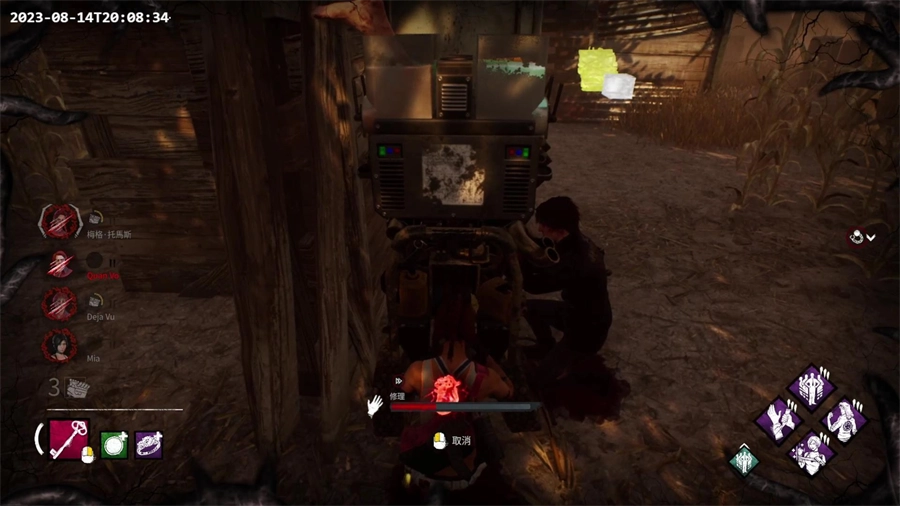Click the bottom perk showing a reaching survivor
The height and width of the screenshot is (506, 900).
click(x=812, y=451)
